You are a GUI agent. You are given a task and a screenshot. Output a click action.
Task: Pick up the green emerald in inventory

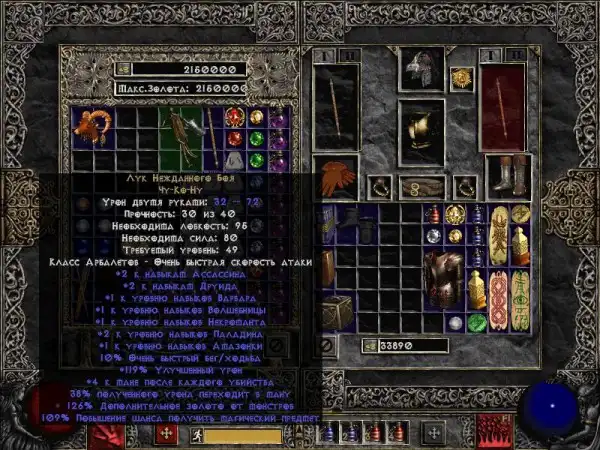(x=476, y=323)
